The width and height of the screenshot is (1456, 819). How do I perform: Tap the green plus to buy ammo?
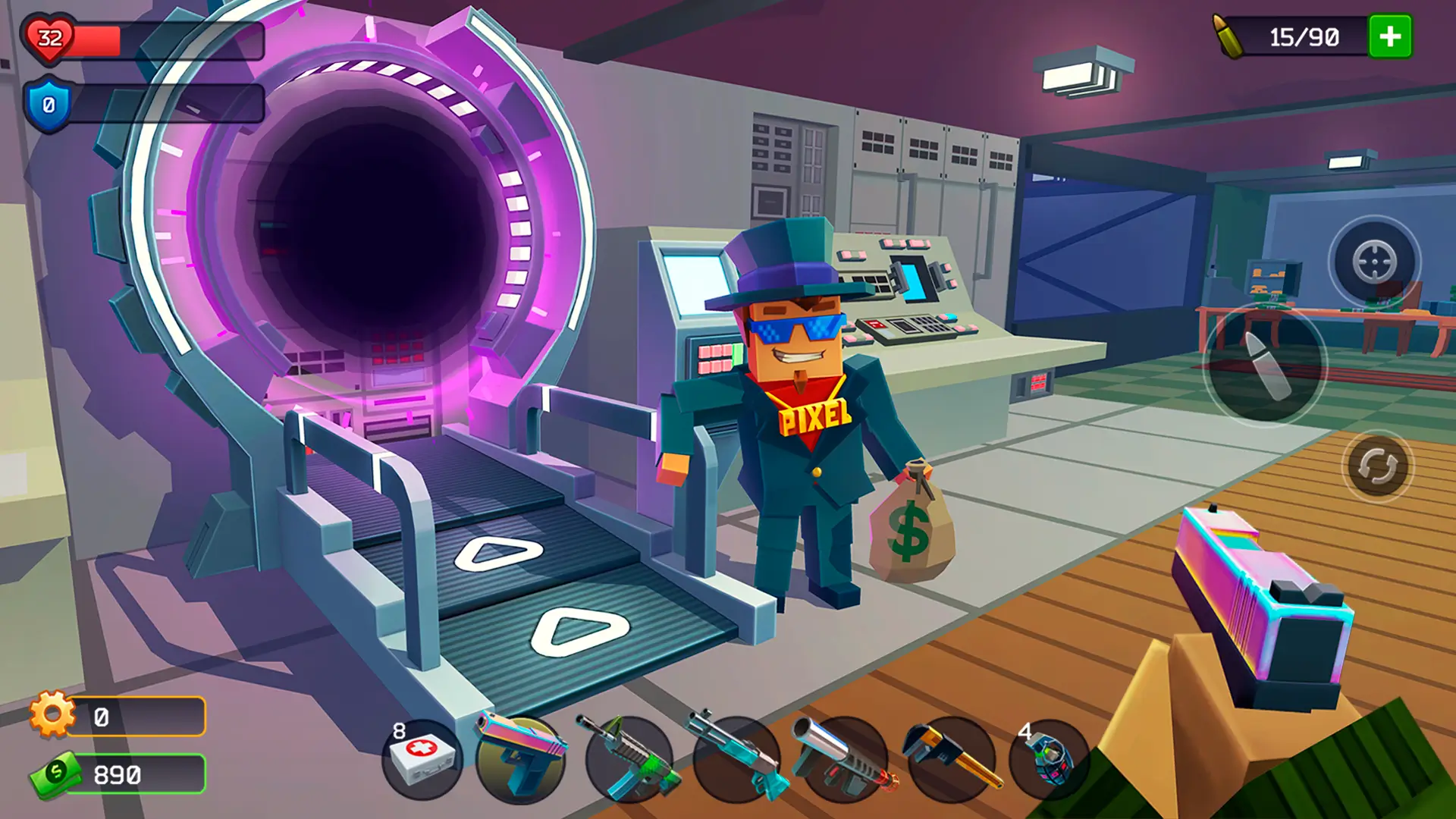[x=1389, y=36]
